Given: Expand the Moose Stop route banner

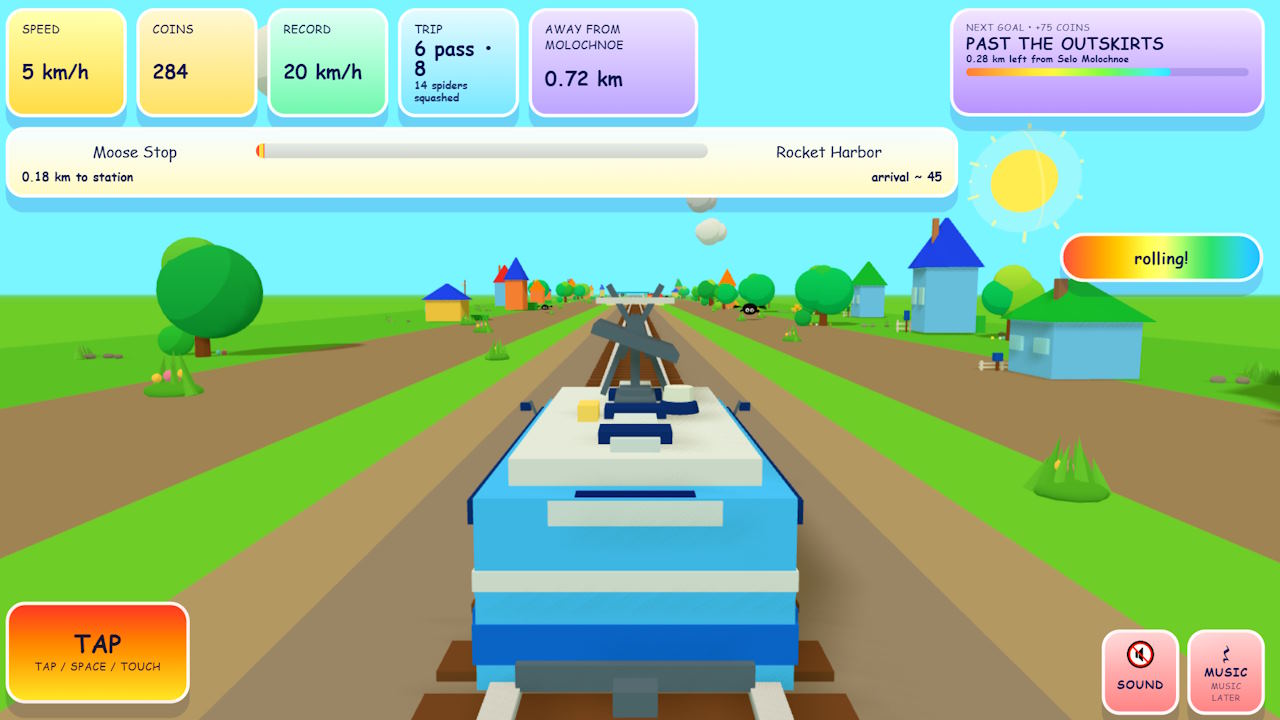Looking at the screenshot, I should pyautogui.click(x=480, y=165).
